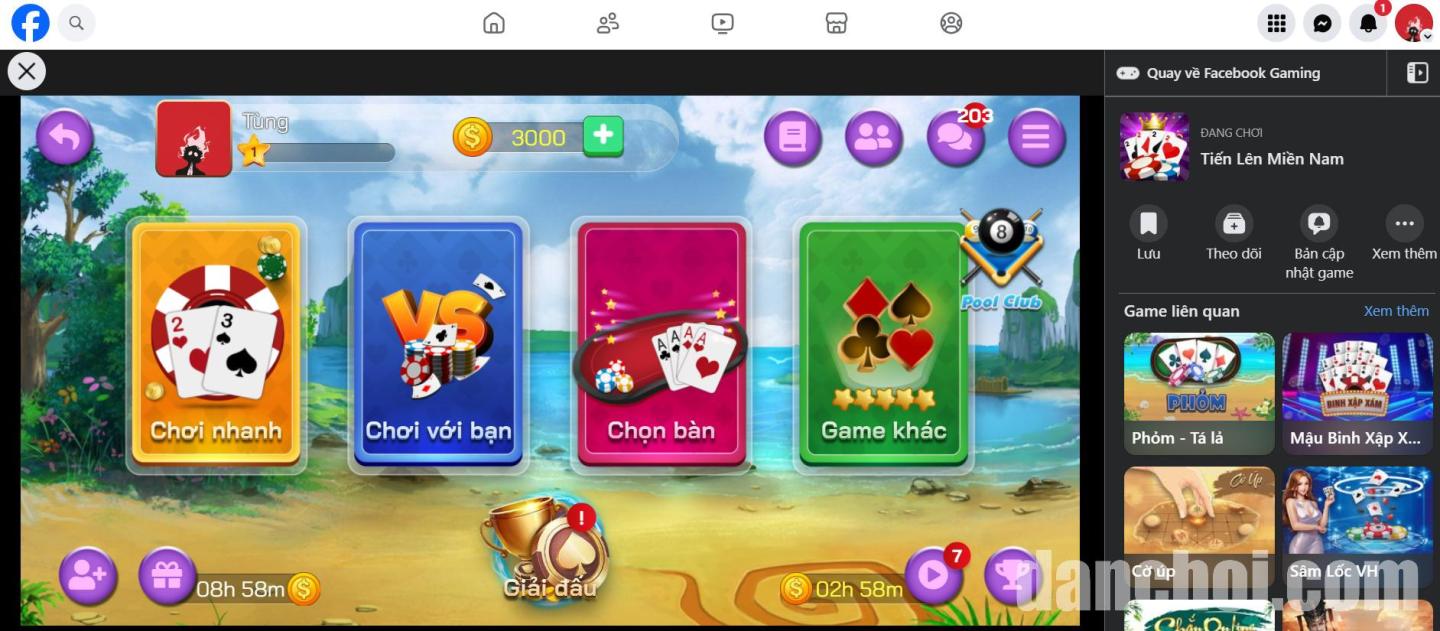Open the friends list icon
This screenshot has height=631, width=1440.
pyautogui.click(x=873, y=138)
